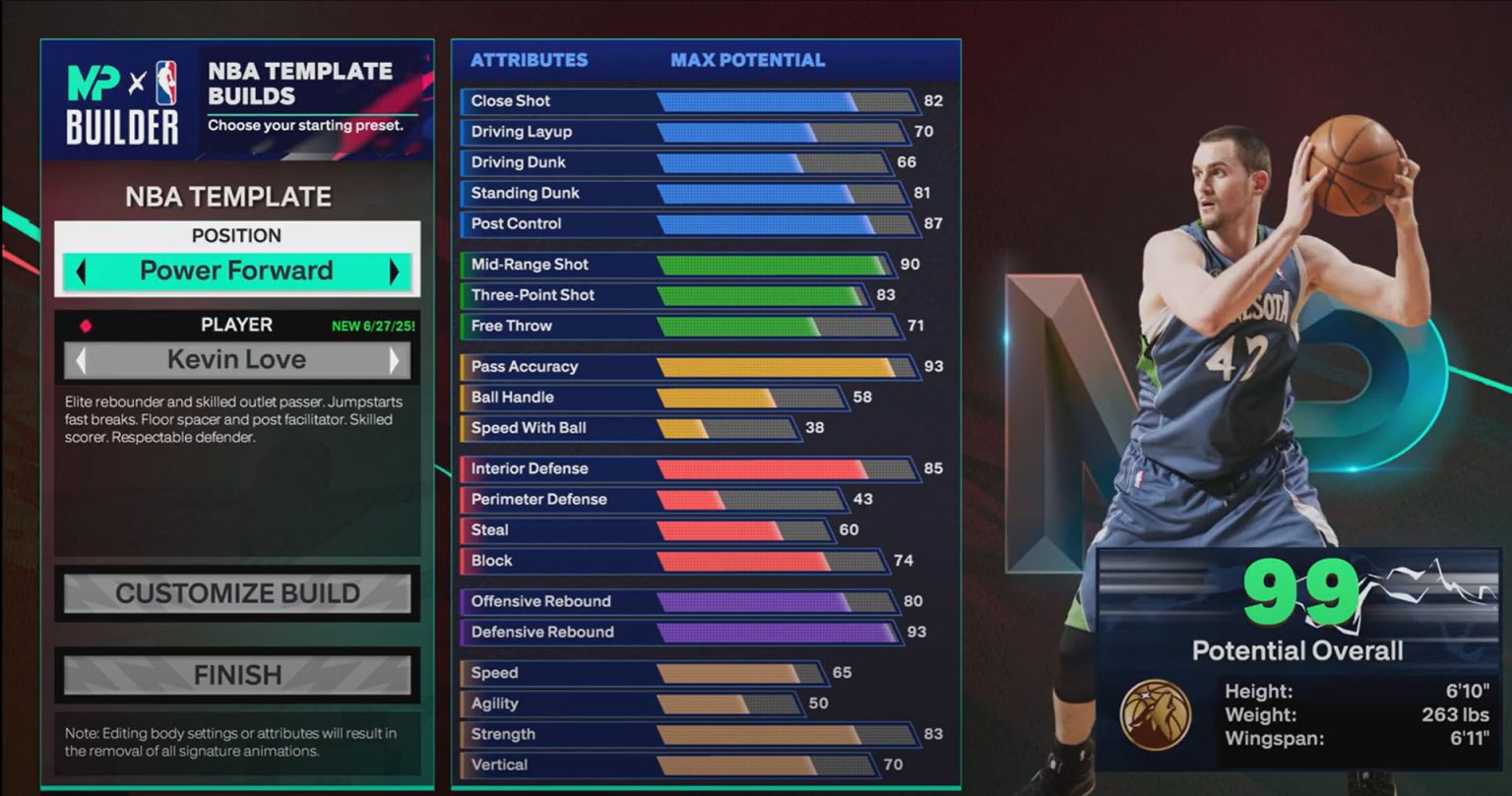
Task: Switch to the next player with right arrow
Action: [x=397, y=359]
